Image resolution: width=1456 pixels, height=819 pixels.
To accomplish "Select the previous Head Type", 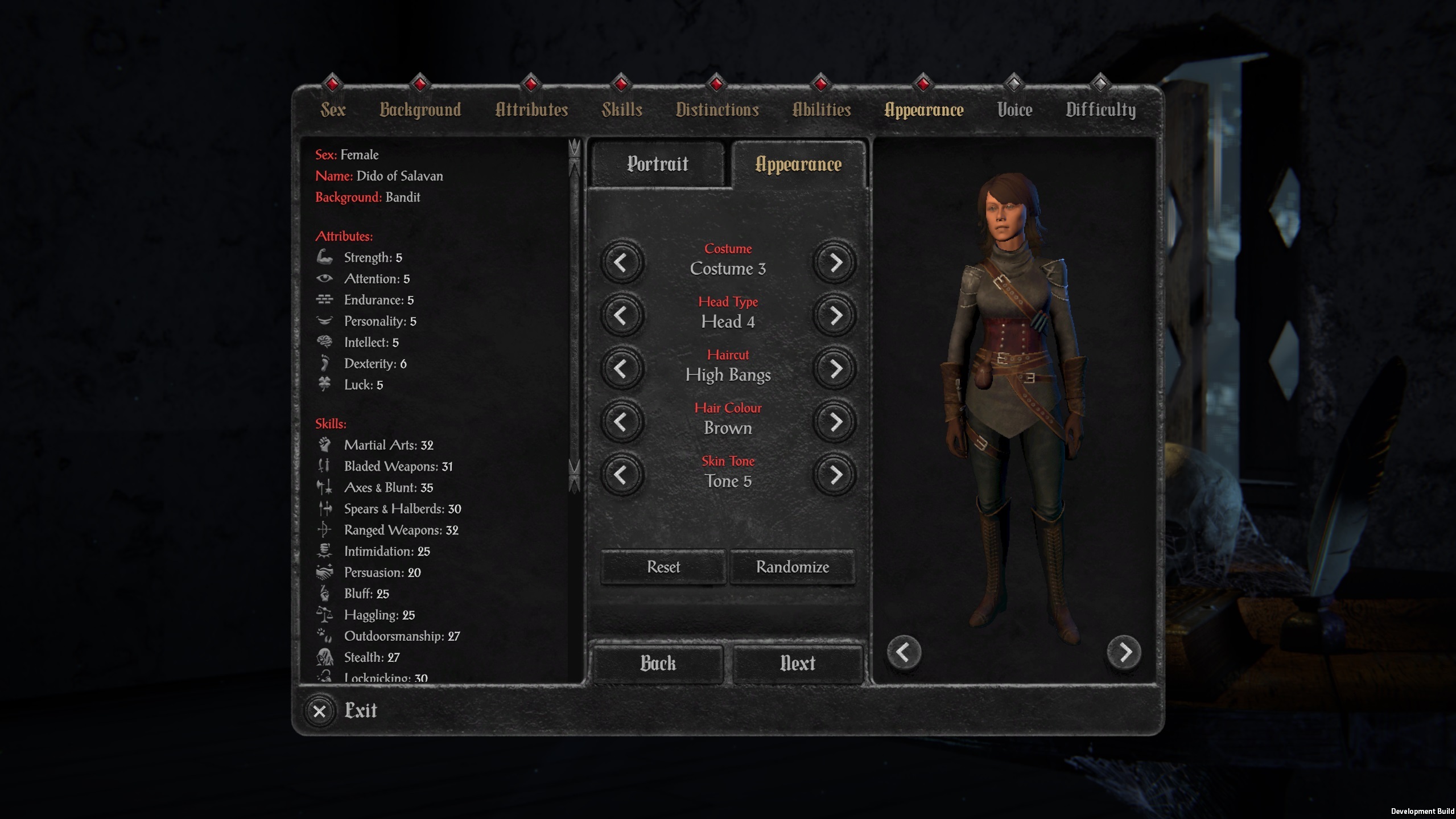I will 621,316.
